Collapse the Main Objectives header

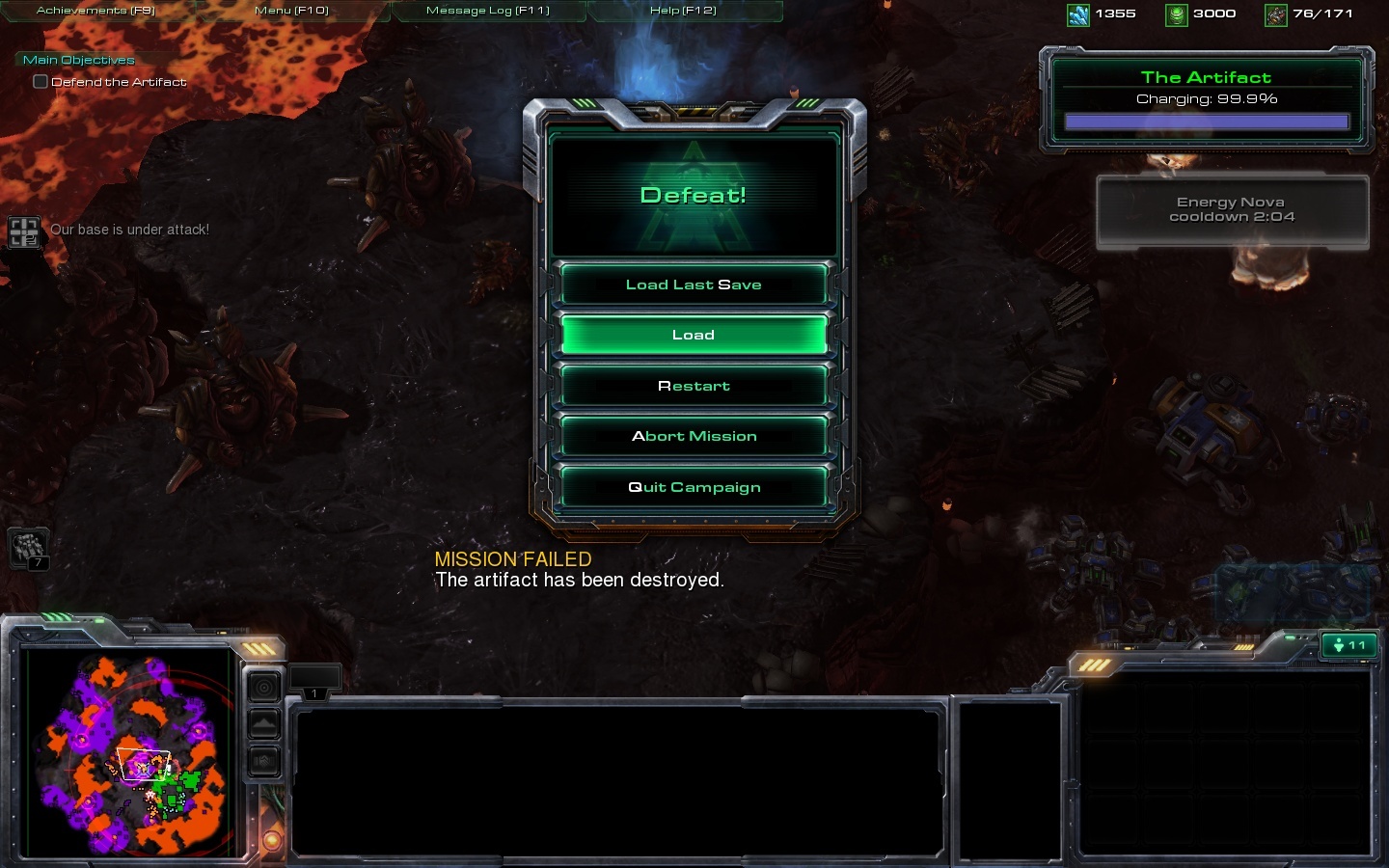pyautogui.click(x=78, y=60)
